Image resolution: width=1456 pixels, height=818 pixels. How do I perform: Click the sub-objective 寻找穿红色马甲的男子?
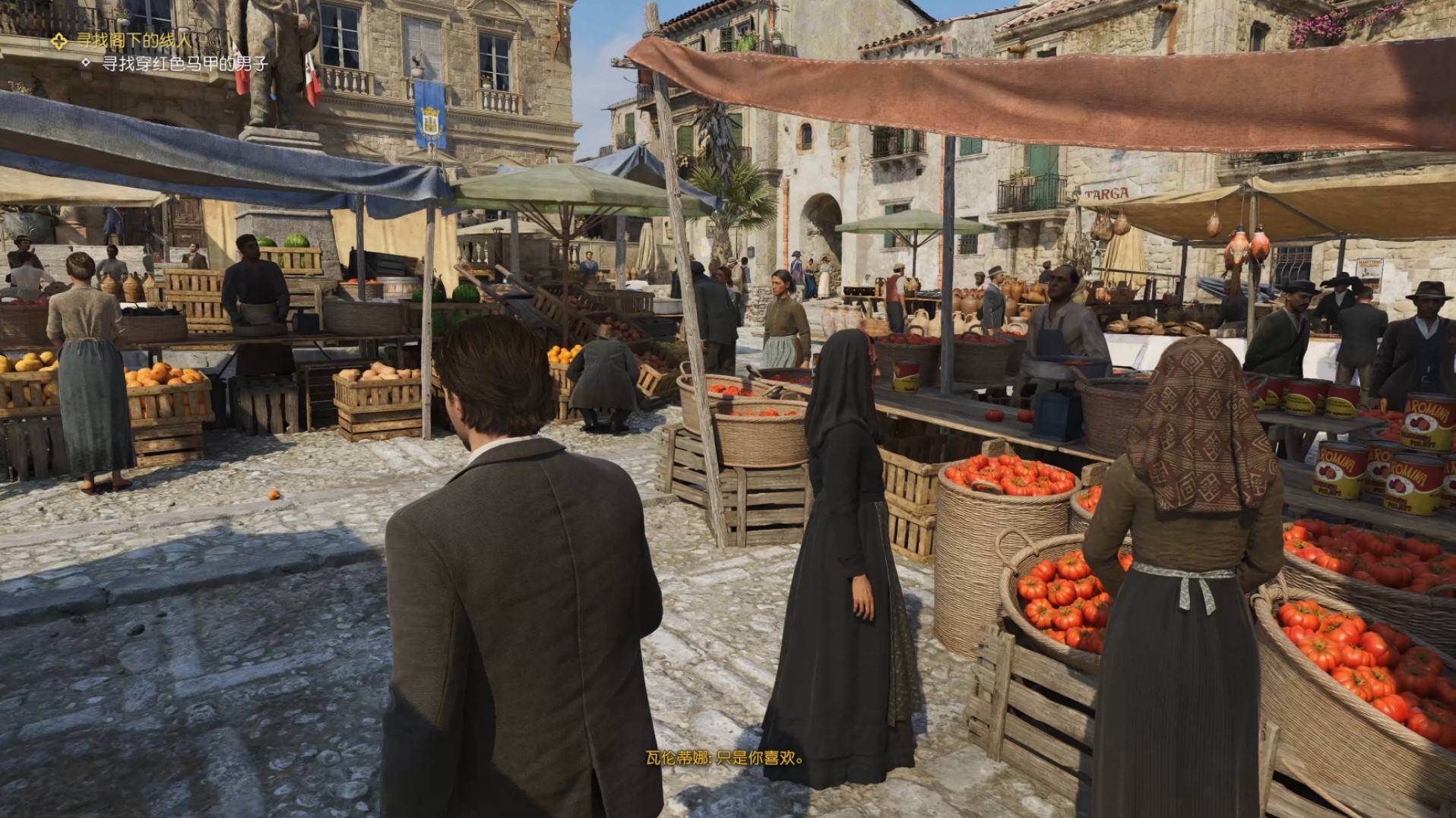tap(185, 65)
